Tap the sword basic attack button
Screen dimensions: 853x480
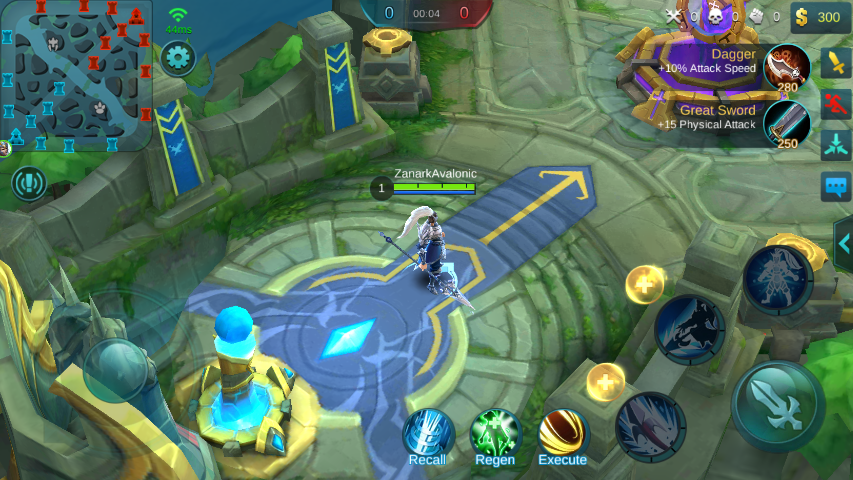pos(777,406)
